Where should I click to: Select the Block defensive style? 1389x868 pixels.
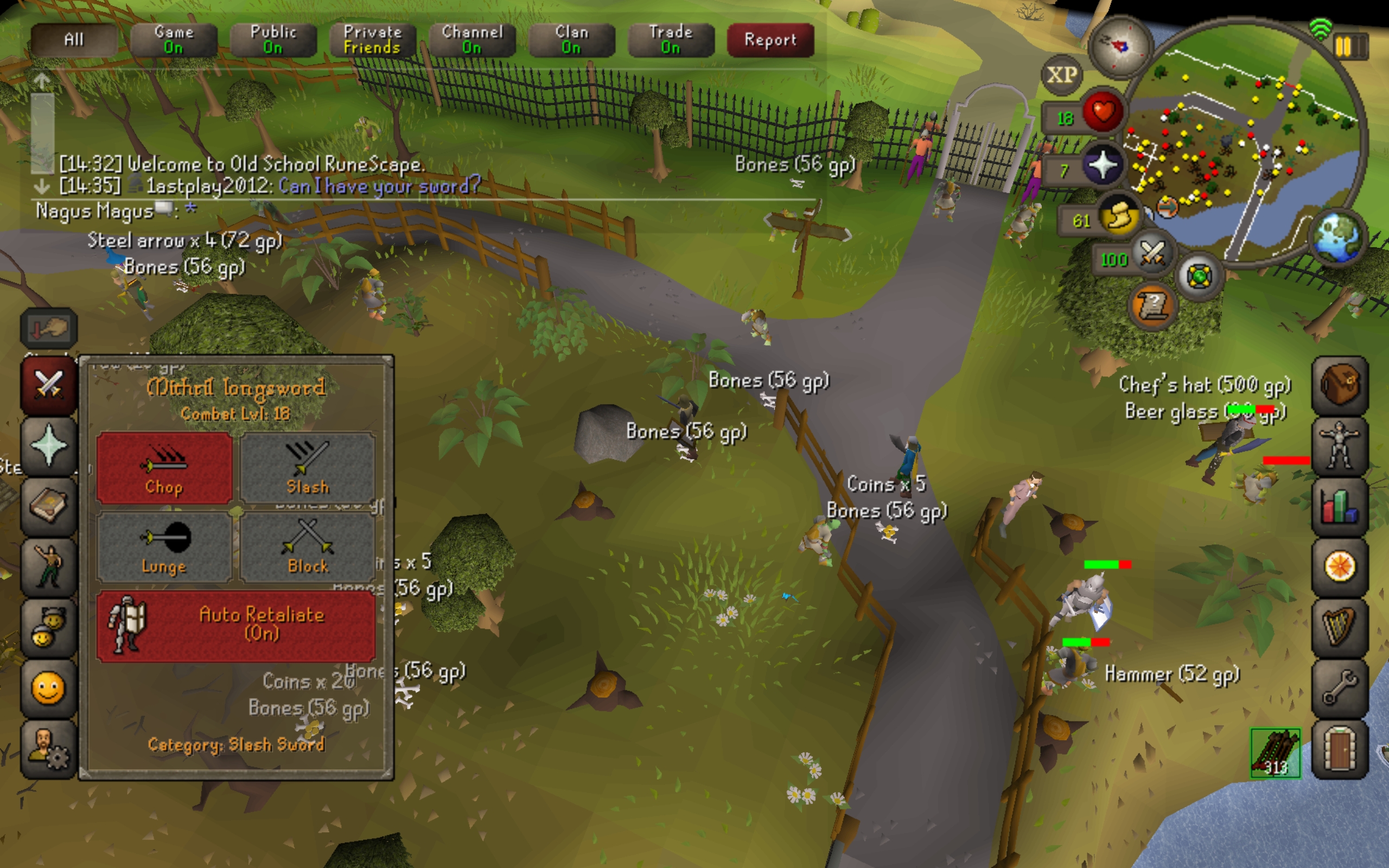coord(308,547)
